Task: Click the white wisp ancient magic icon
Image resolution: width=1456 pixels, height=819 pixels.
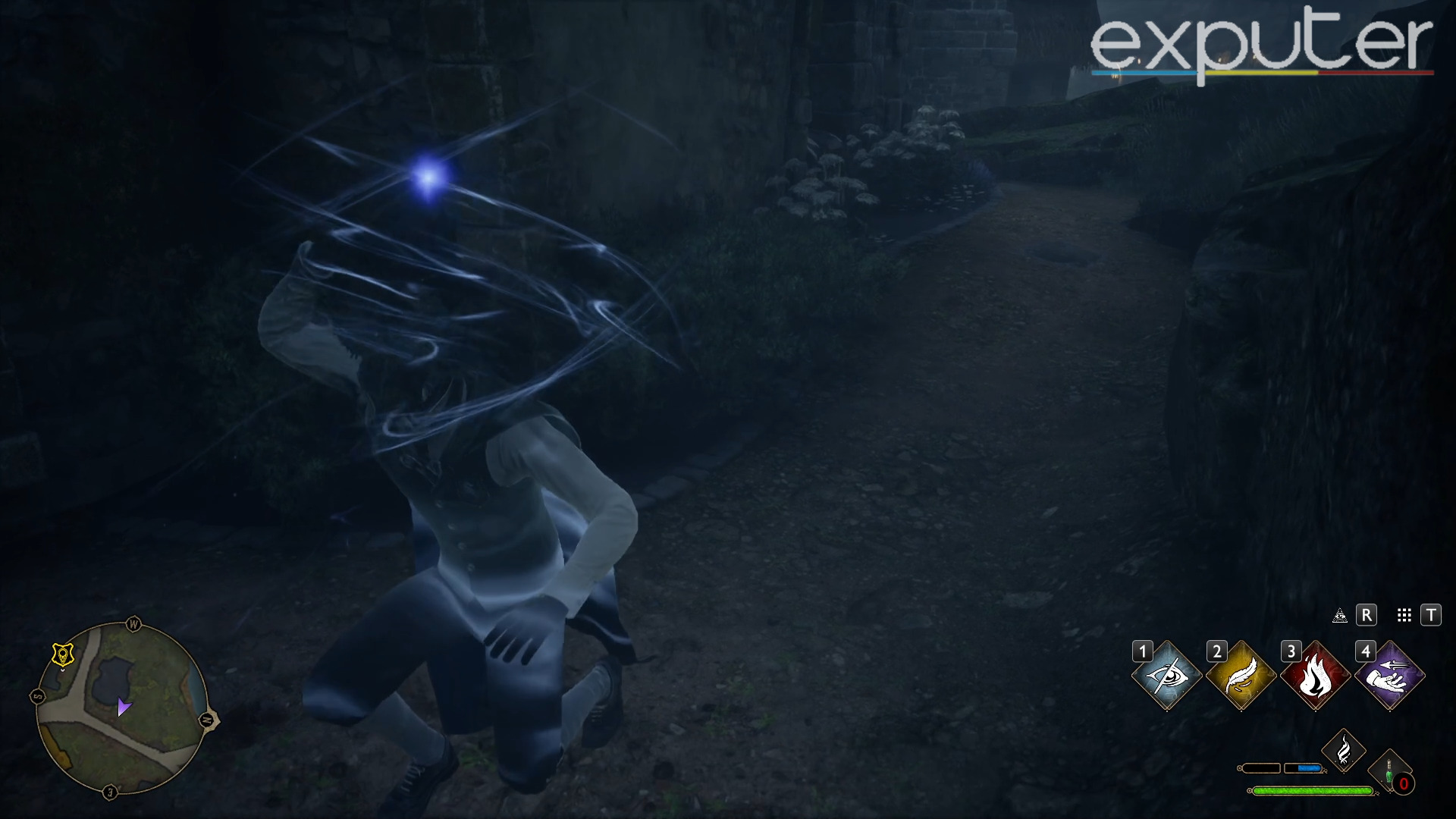Action: click(1343, 751)
